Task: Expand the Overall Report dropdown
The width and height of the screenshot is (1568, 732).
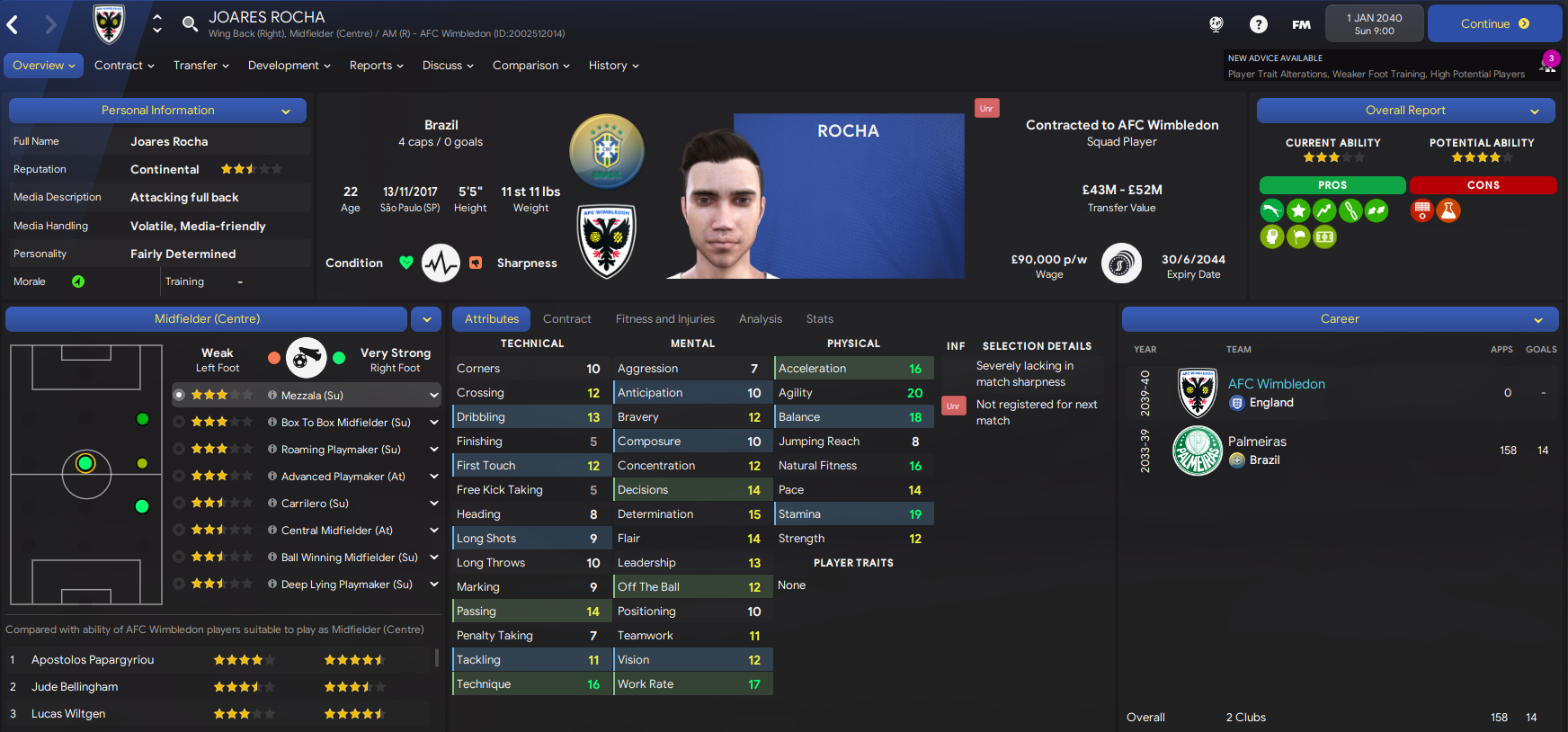Action: click(x=1535, y=112)
